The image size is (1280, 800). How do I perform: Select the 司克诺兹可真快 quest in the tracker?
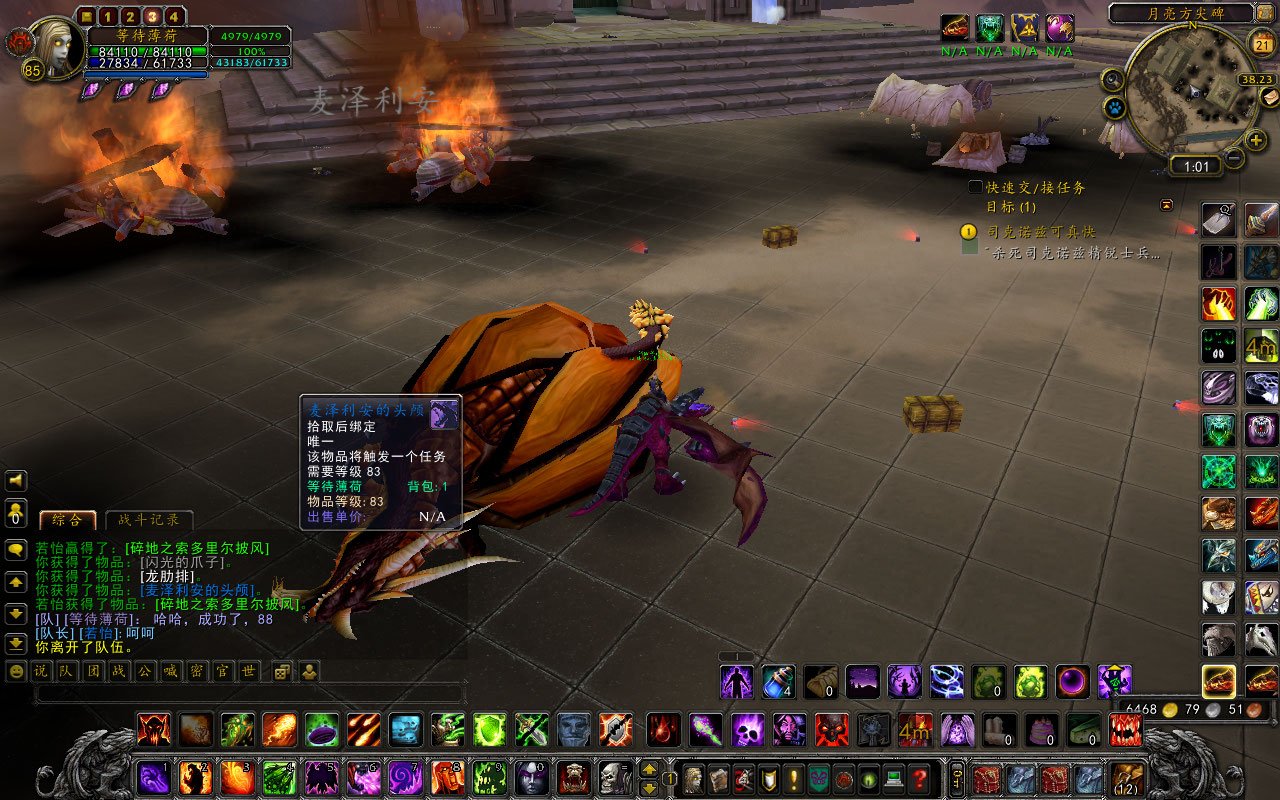pyautogui.click(x=1040, y=231)
